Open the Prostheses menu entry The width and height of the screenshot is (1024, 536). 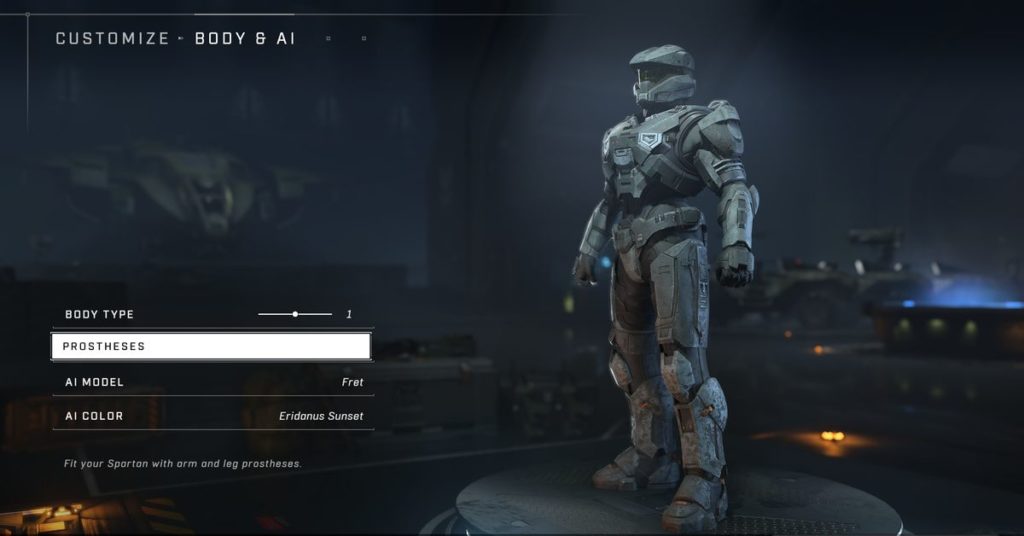[x=211, y=346]
